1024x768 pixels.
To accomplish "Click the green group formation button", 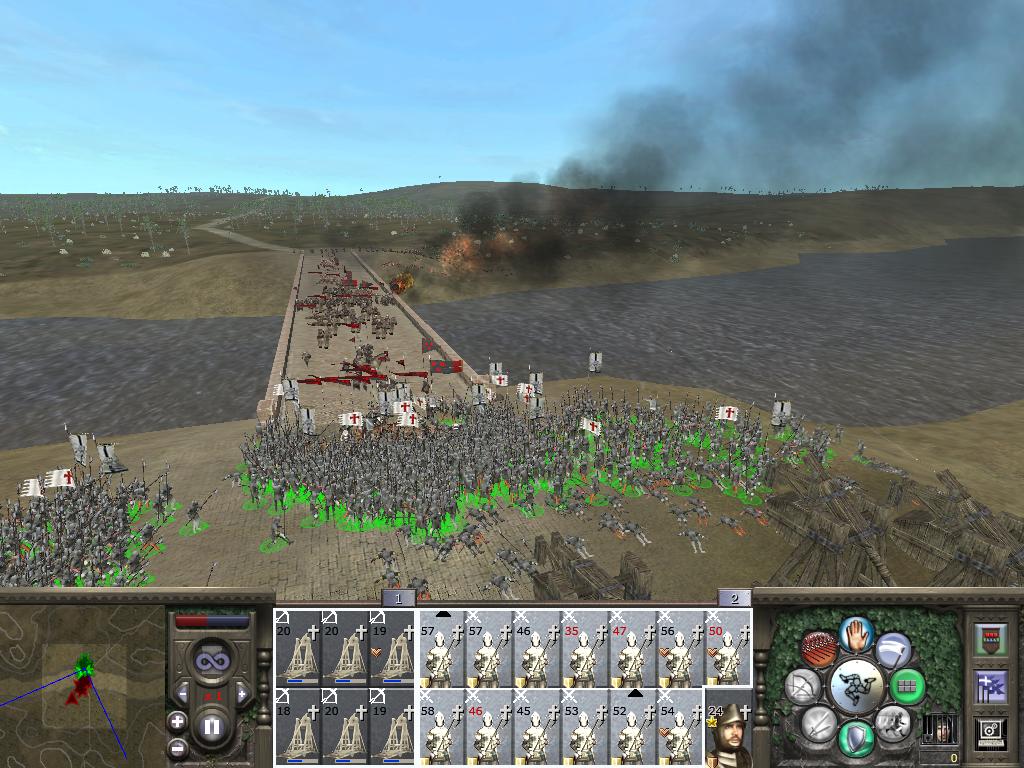I will pos(908,686).
